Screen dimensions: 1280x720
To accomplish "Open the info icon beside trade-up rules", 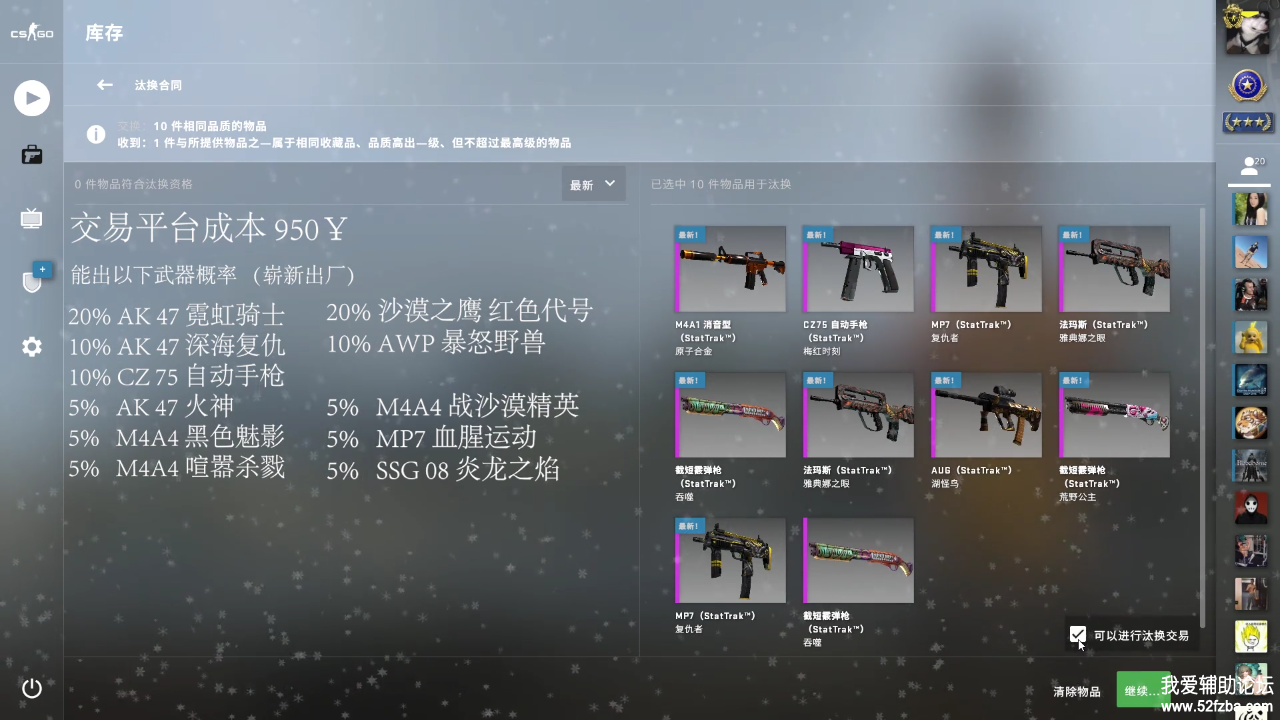I will coord(96,134).
